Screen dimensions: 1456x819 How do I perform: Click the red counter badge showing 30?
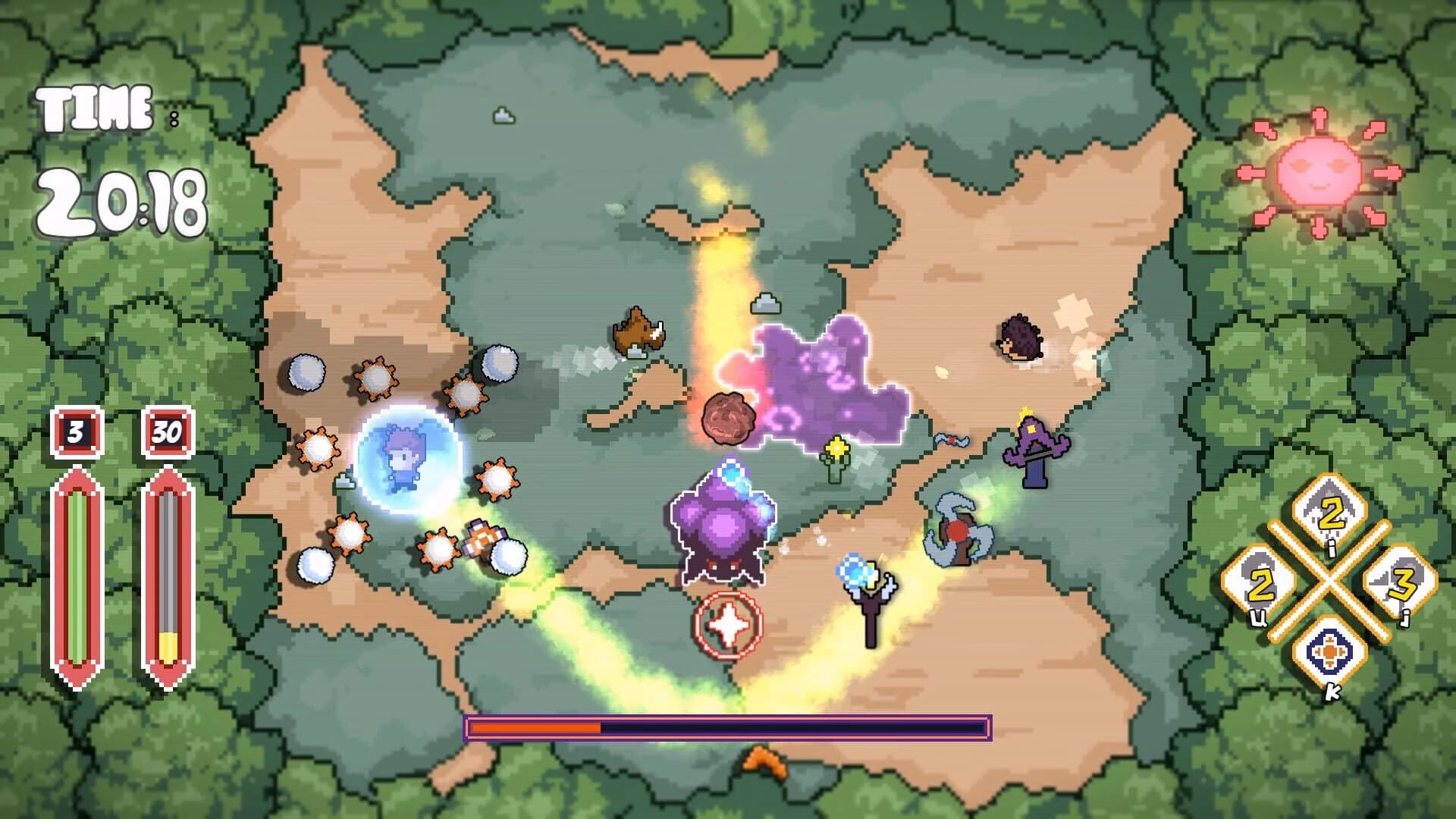coord(166,435)
